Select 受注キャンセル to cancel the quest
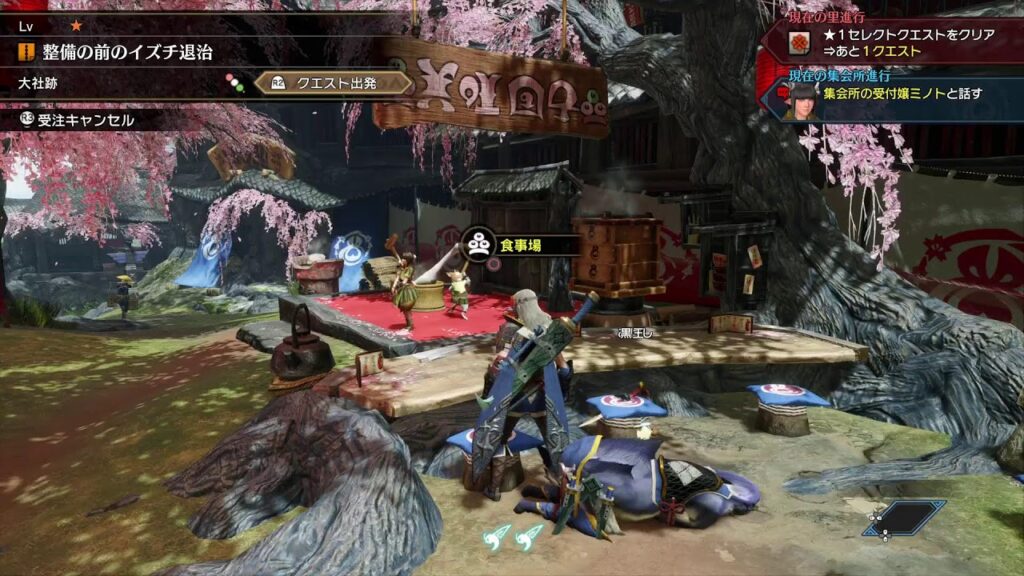 [x=78, y=120]
